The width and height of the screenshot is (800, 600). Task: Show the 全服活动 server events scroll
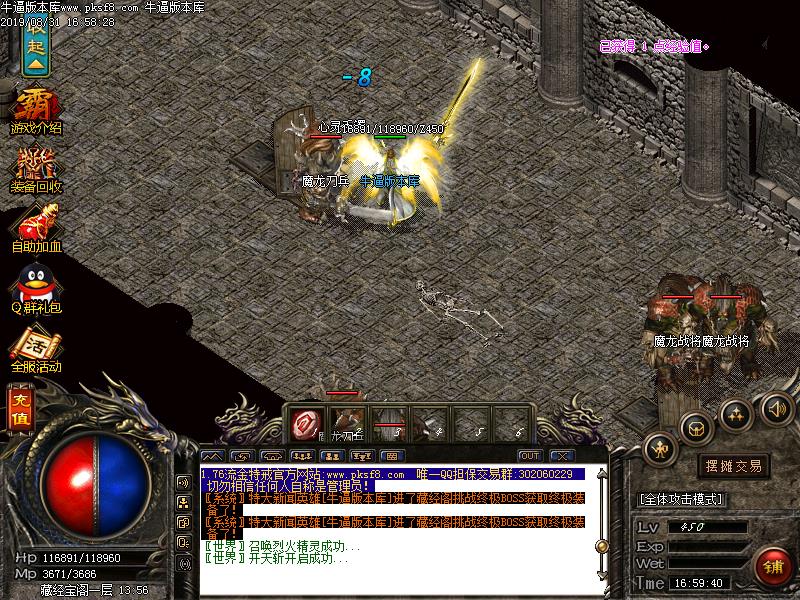[x=36, y=349]
